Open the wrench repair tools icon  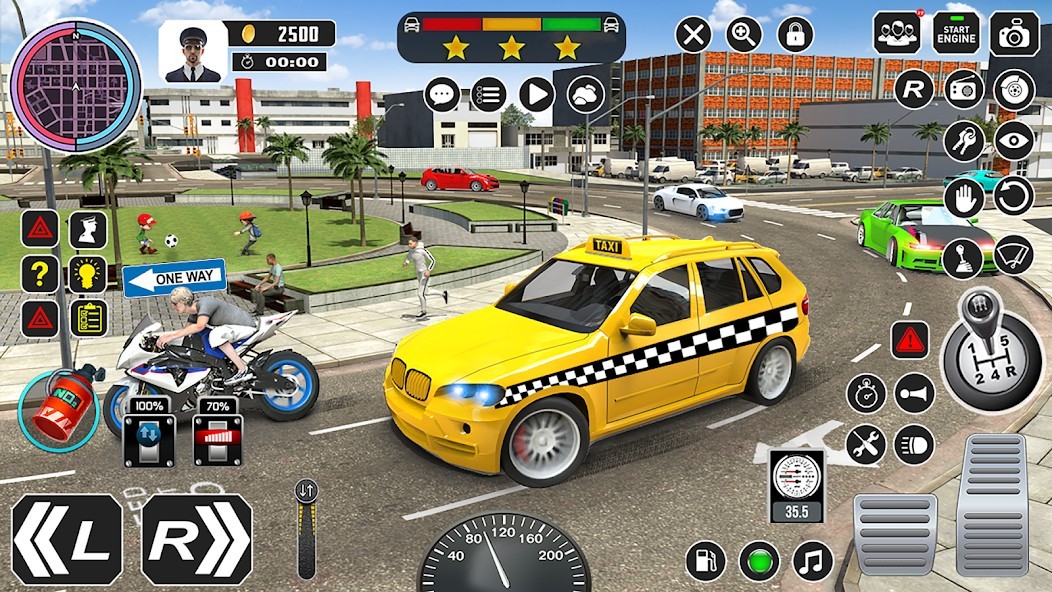point(866,445)
